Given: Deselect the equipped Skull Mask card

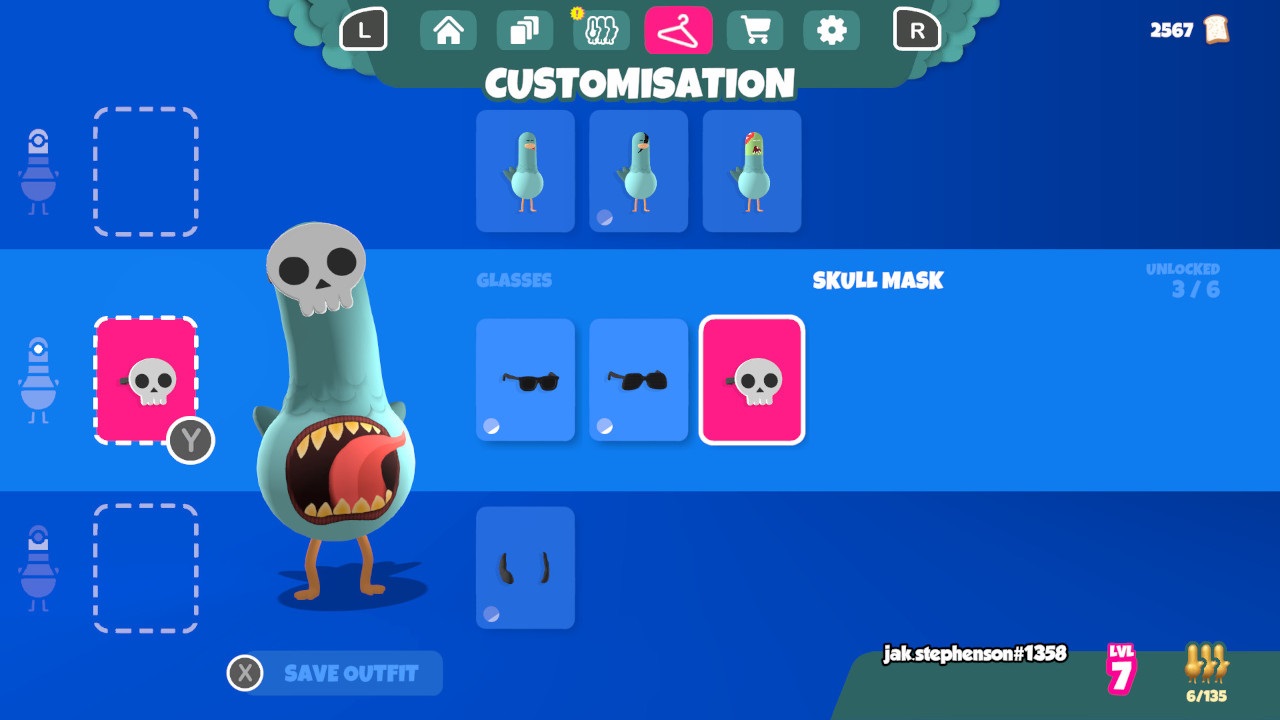Looking at the screenshot, I should click(751, 379).
